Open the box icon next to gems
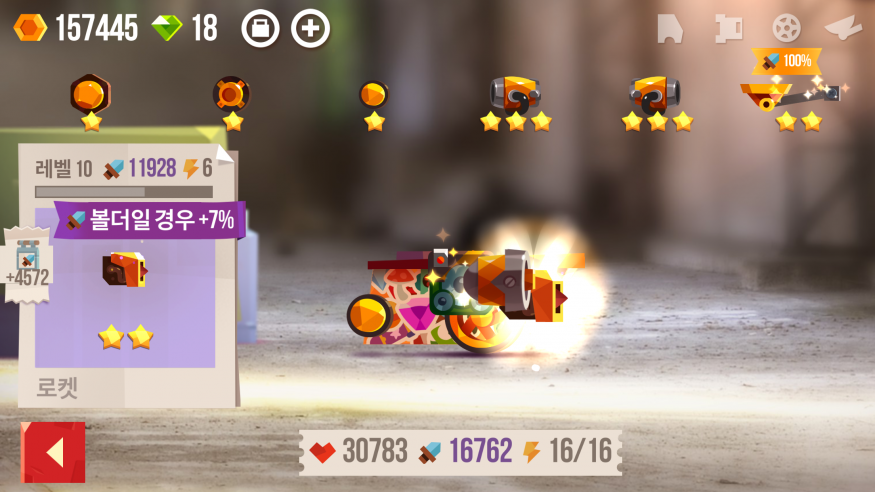Viewport: 875px width, 492px height. (260, 28)
